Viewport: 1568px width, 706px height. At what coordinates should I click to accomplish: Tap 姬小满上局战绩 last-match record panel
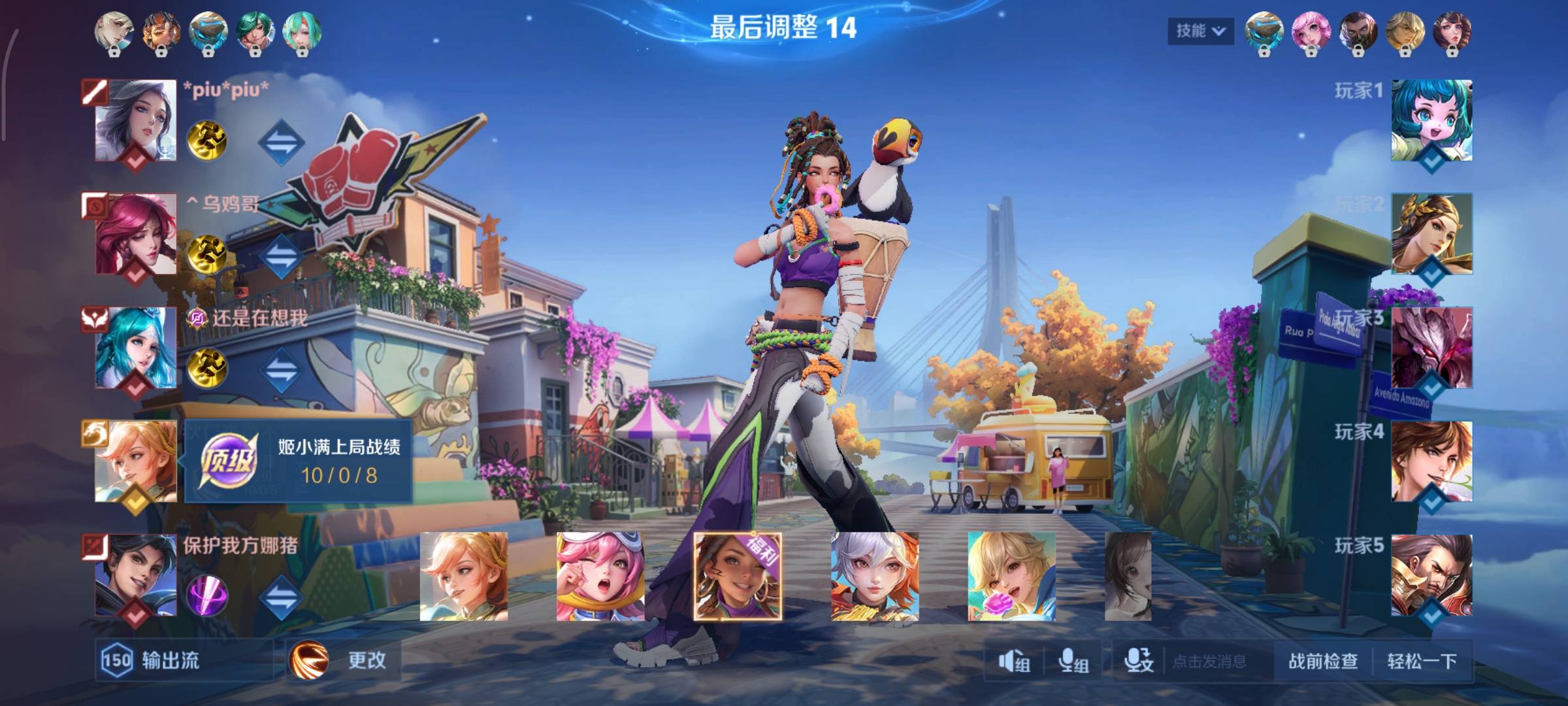[298, 462]
